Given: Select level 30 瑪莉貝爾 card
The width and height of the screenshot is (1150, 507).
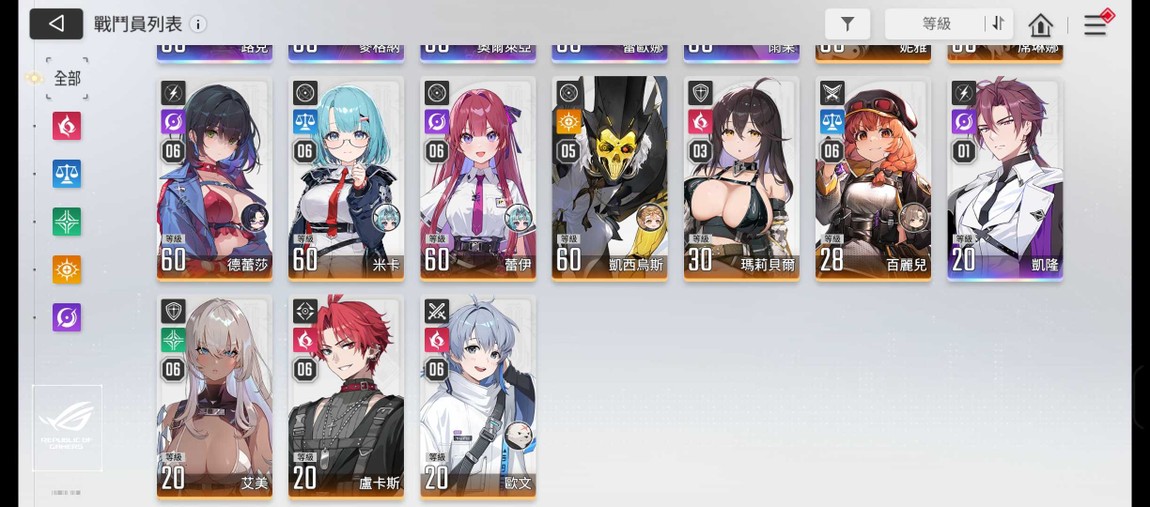Looking at the screenshot, I should click(x=741, y=178).
